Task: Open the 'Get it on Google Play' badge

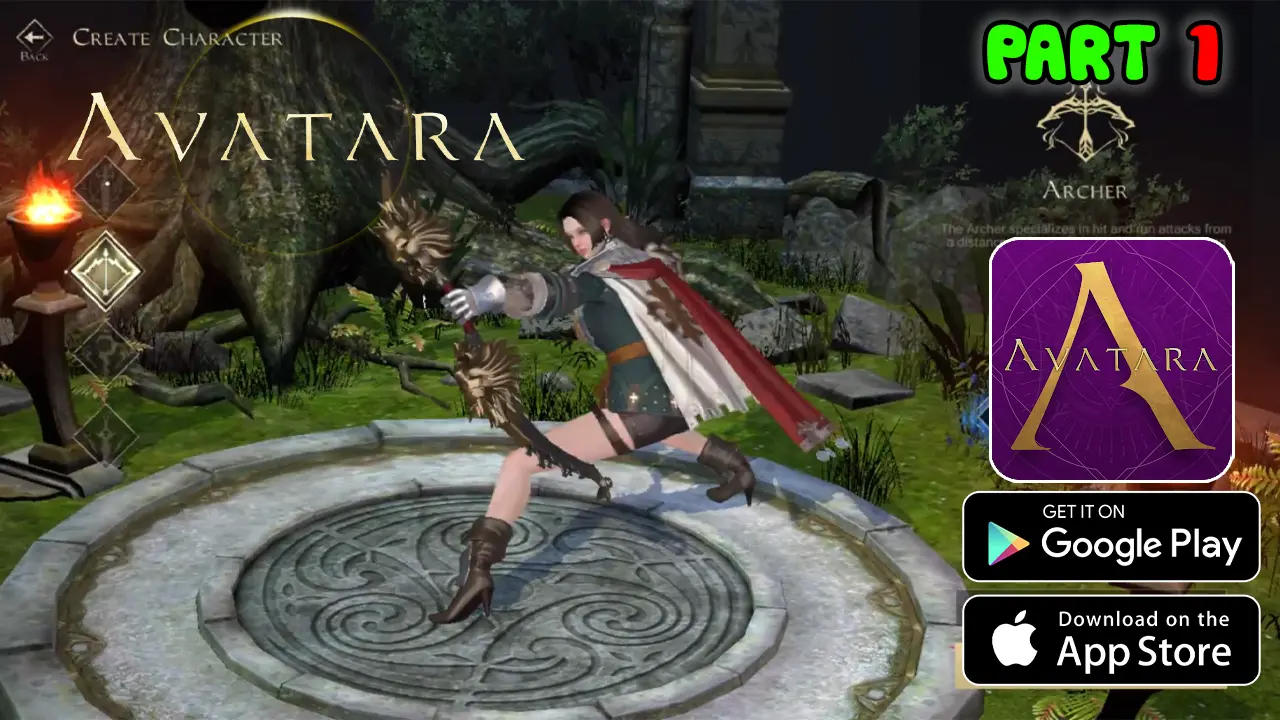Action: click(1110, 538)
